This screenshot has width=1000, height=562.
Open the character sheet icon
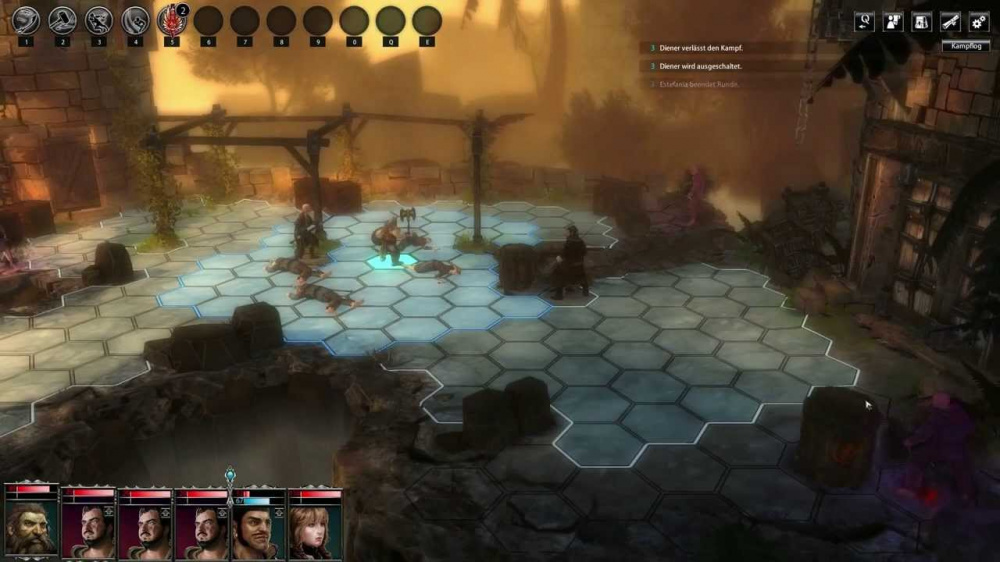893,21
